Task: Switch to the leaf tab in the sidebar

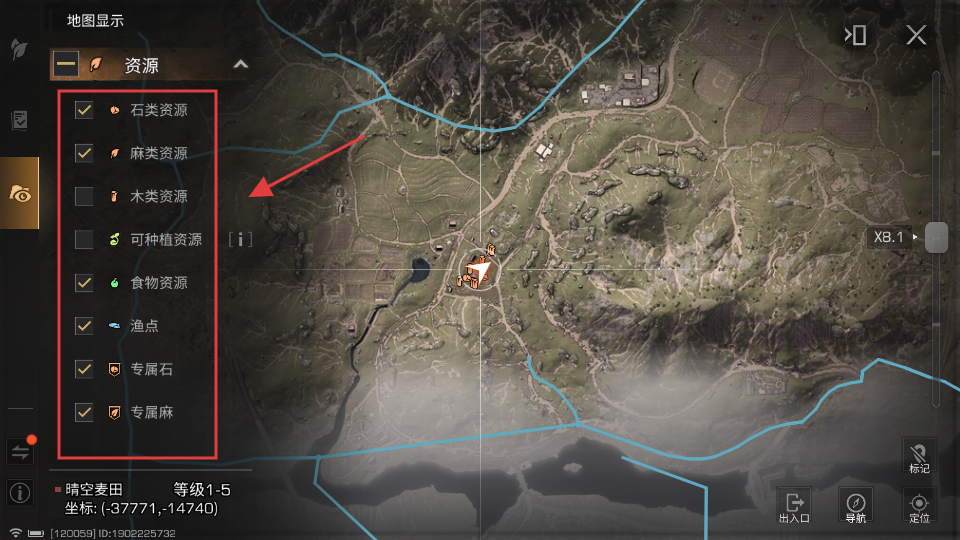Action: [x=19, y=50]
